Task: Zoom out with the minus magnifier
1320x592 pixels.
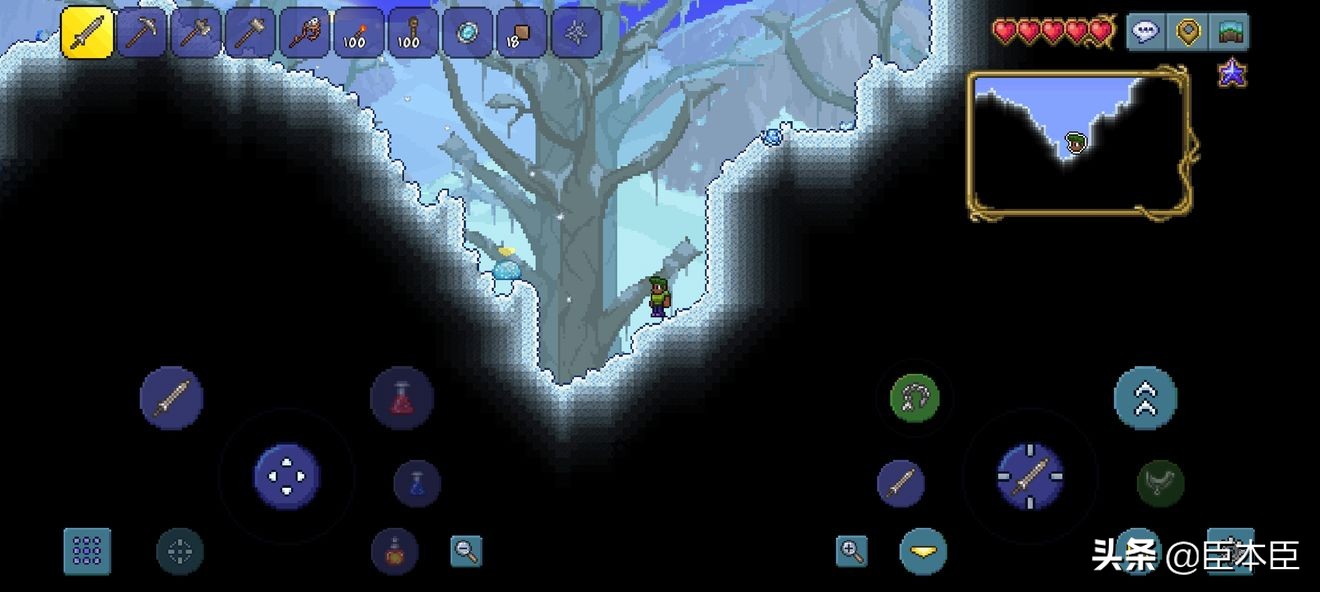Action: pos(466,550)
